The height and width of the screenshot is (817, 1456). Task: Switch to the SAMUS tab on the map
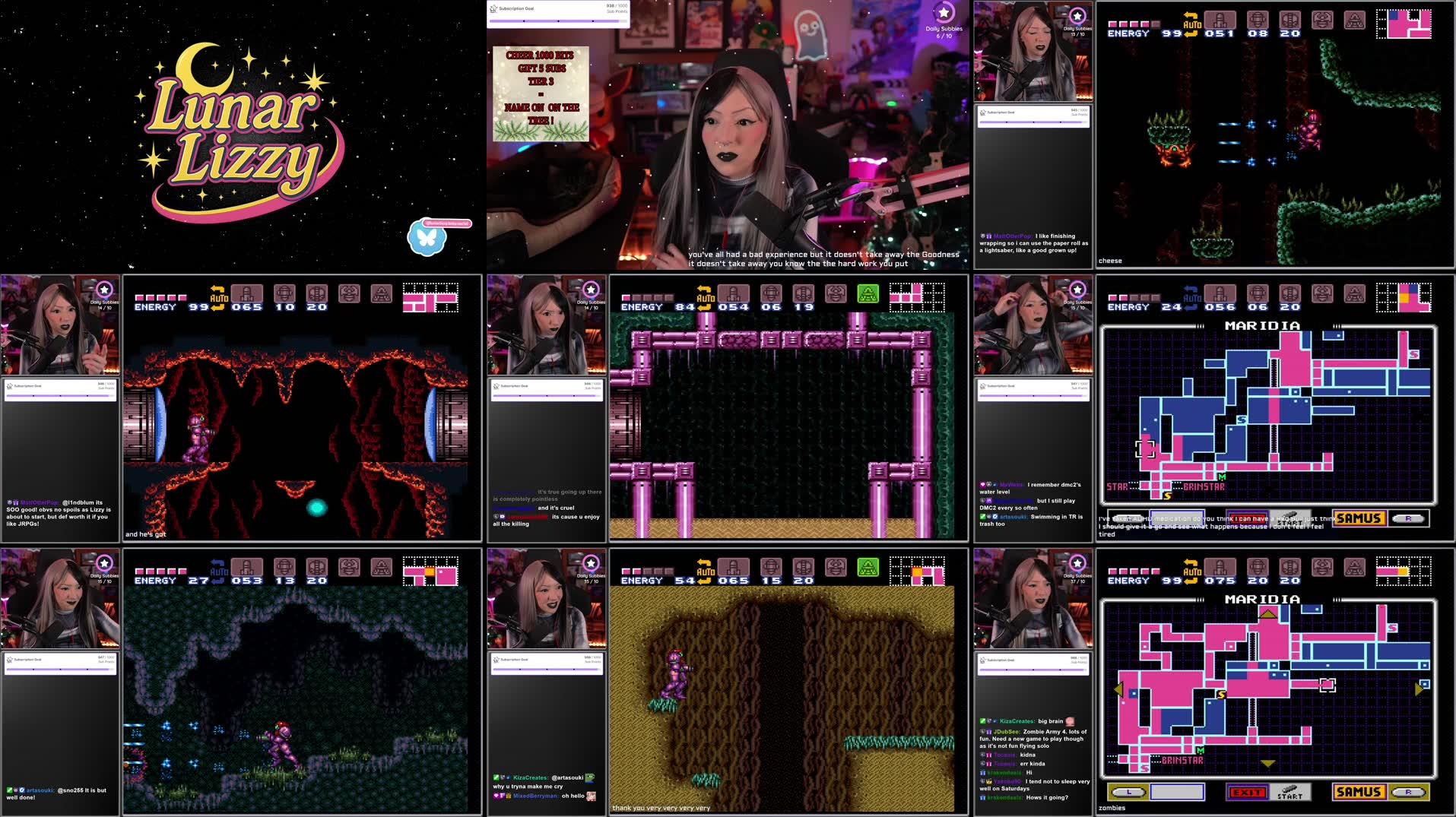tap(1359, 792)
